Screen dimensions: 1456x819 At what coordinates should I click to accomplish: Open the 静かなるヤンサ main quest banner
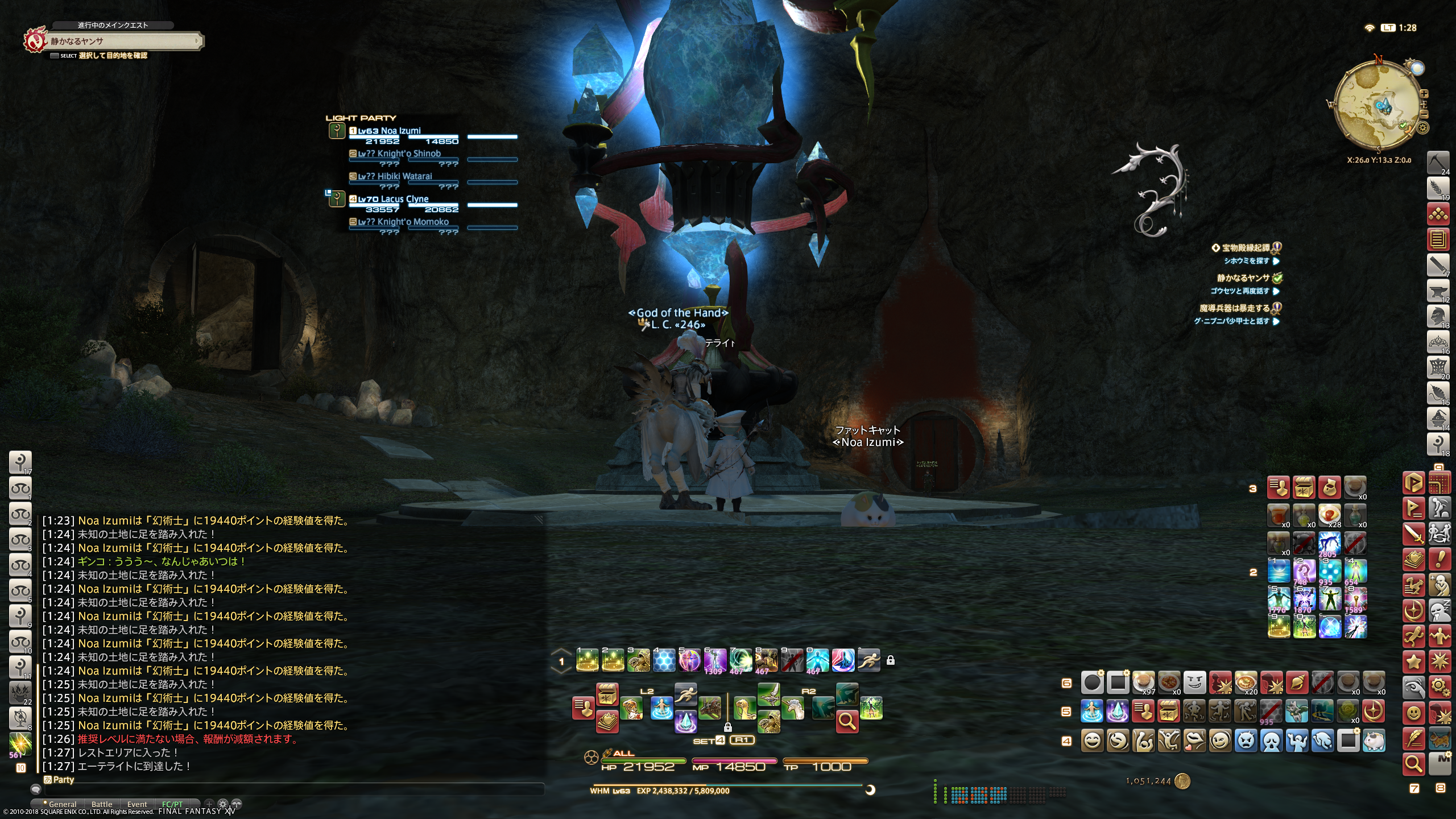click(122, 41)
